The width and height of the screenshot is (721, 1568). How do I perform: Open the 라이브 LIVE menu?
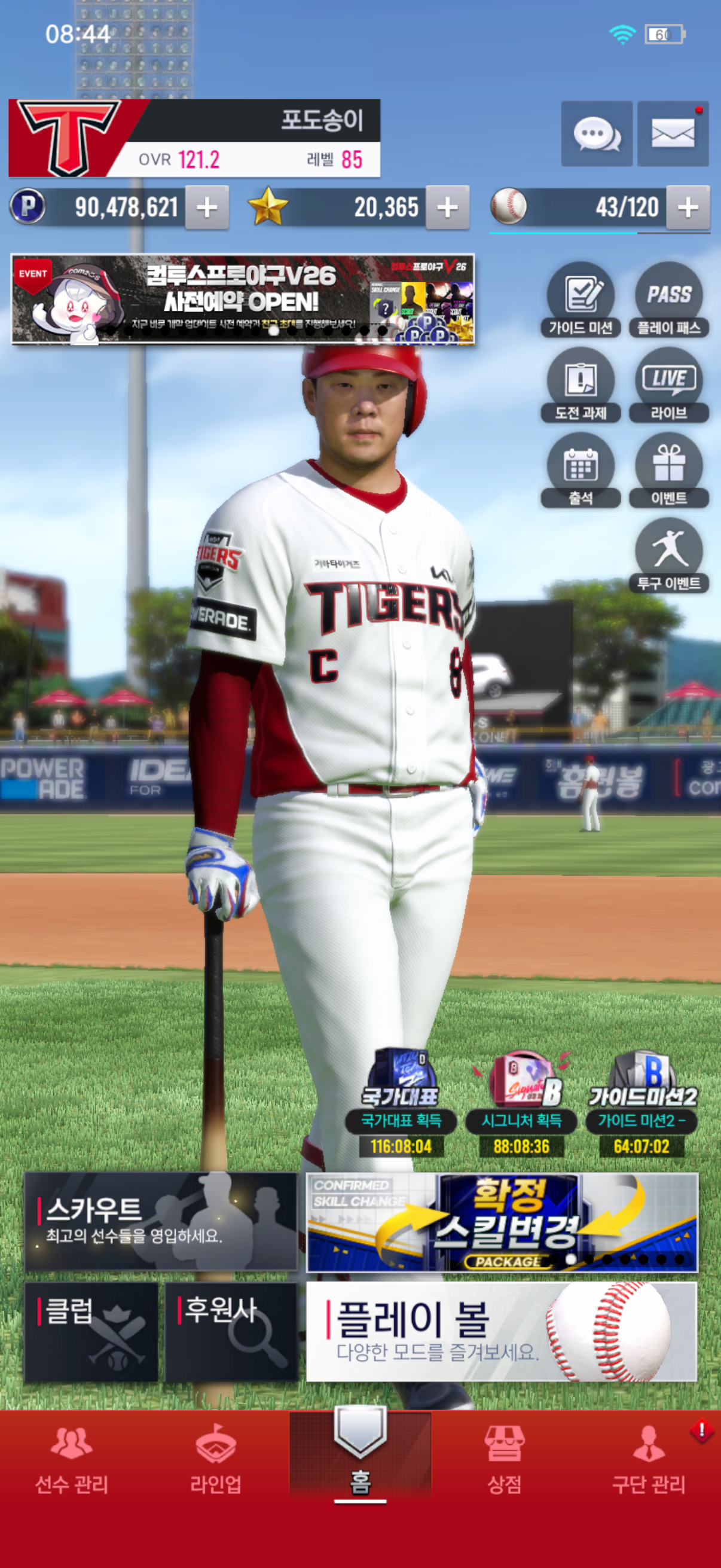[668, 385]
